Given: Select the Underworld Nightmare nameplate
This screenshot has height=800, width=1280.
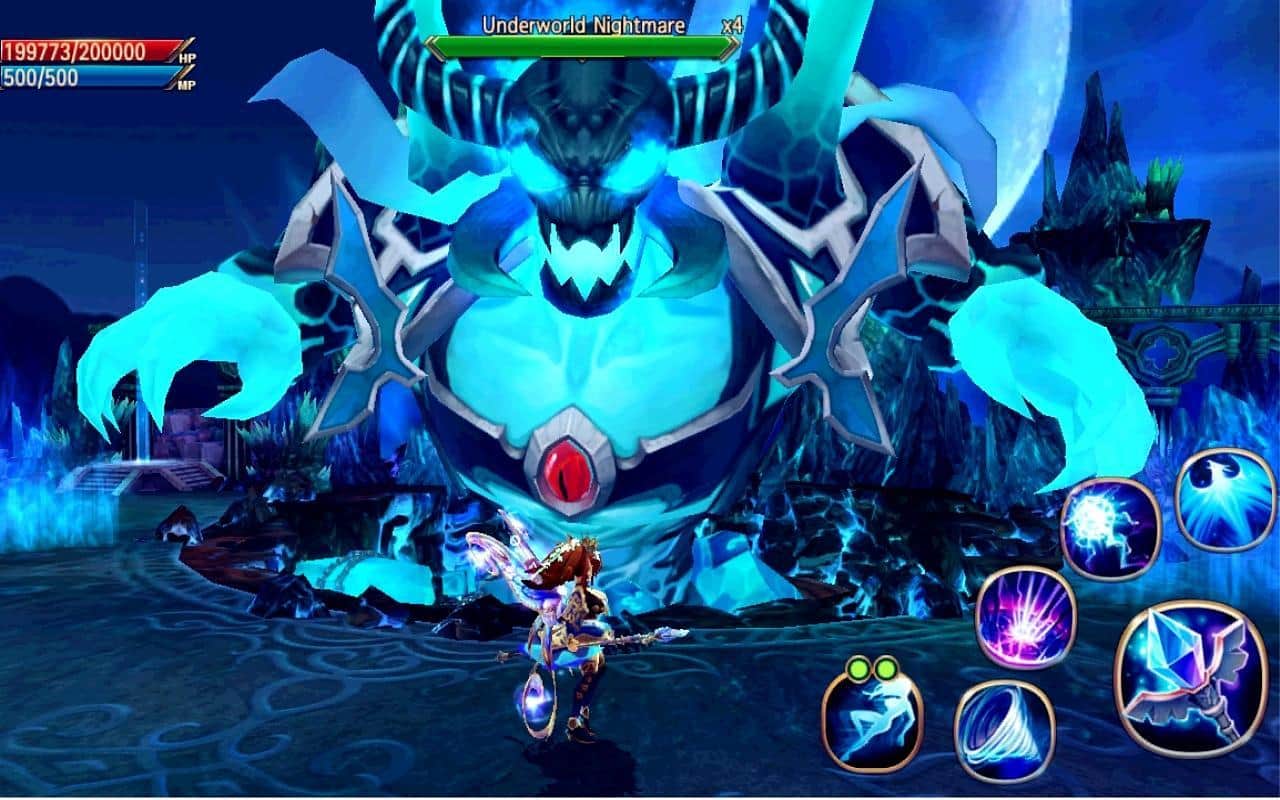Looking at the screenshot, I should [x=584, y=26].
